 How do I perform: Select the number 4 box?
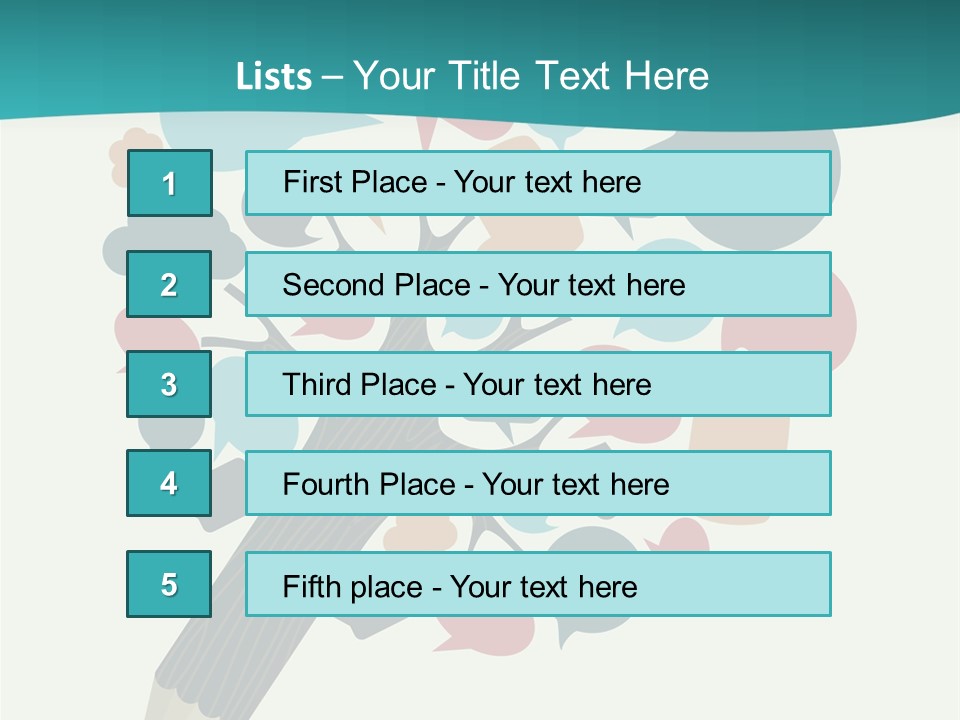[169, 483]
